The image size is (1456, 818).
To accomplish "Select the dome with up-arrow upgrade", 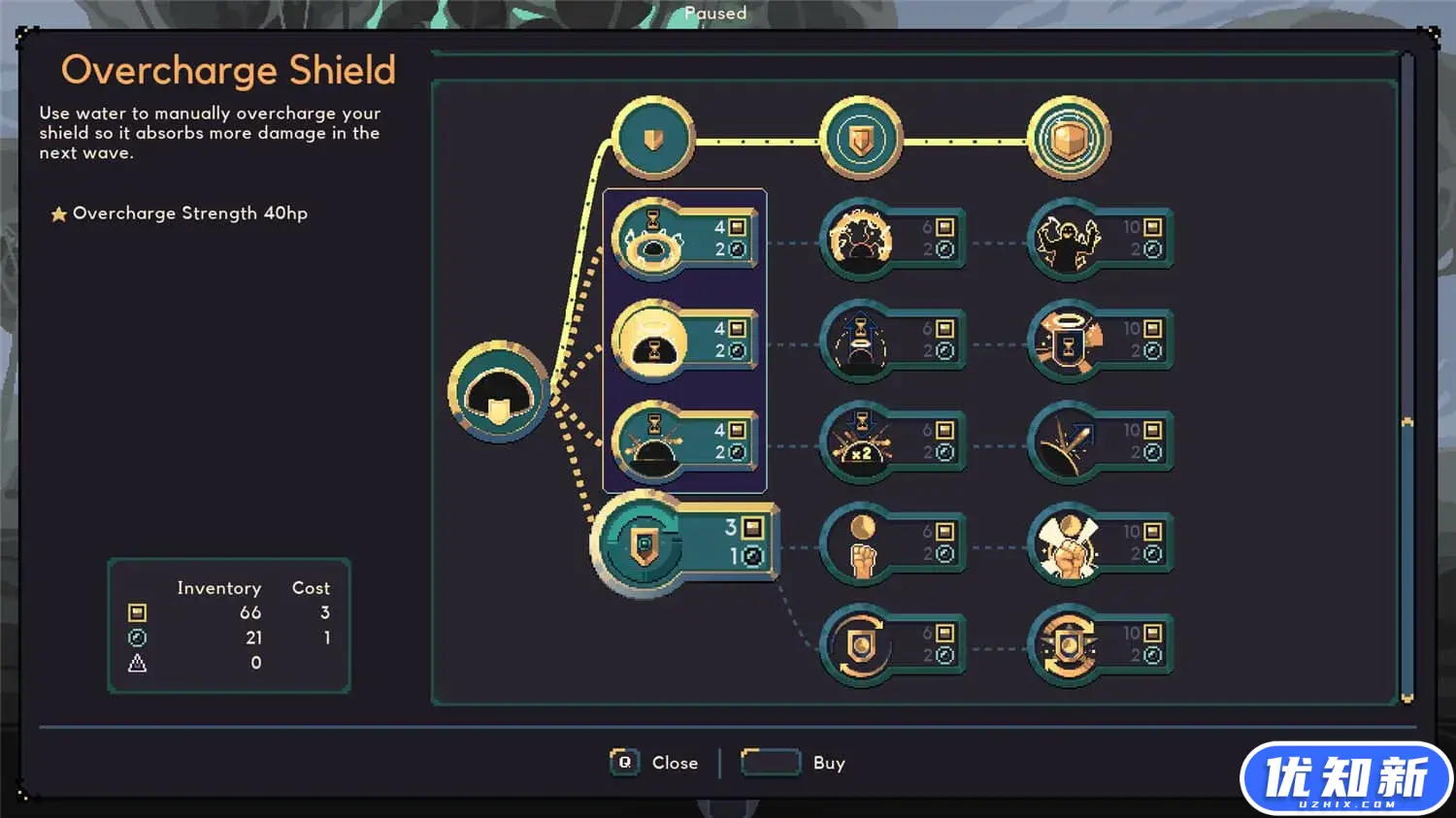I will [861, 341].
